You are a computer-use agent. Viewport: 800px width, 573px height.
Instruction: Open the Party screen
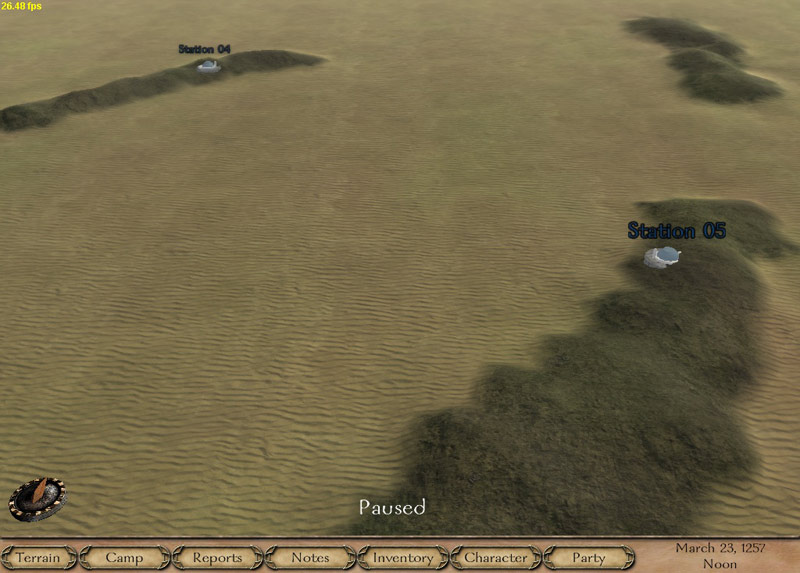[589, 557]
